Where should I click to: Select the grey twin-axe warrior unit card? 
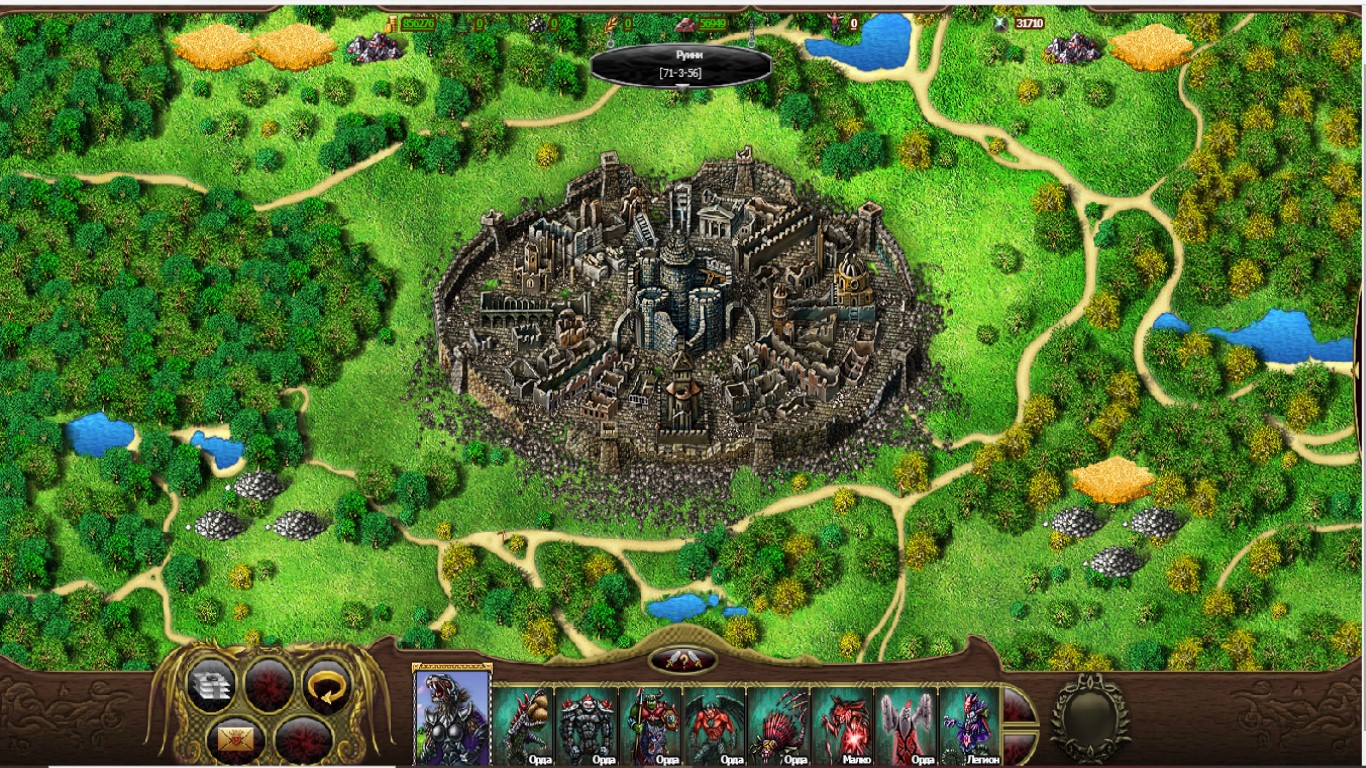907,725
